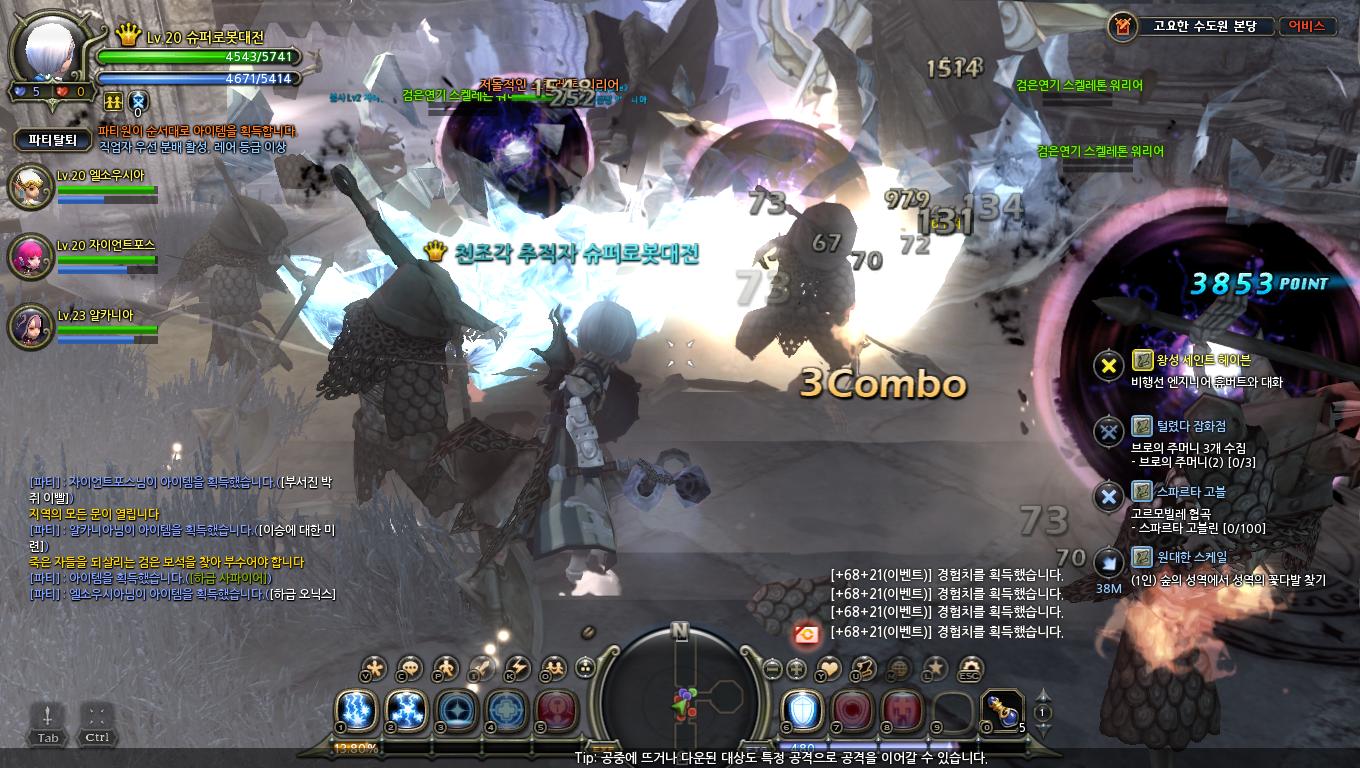Open the chat bubble menu icon
This screenshot has height=768, width=1360.
pyautogui.click(x=409, y=668)
